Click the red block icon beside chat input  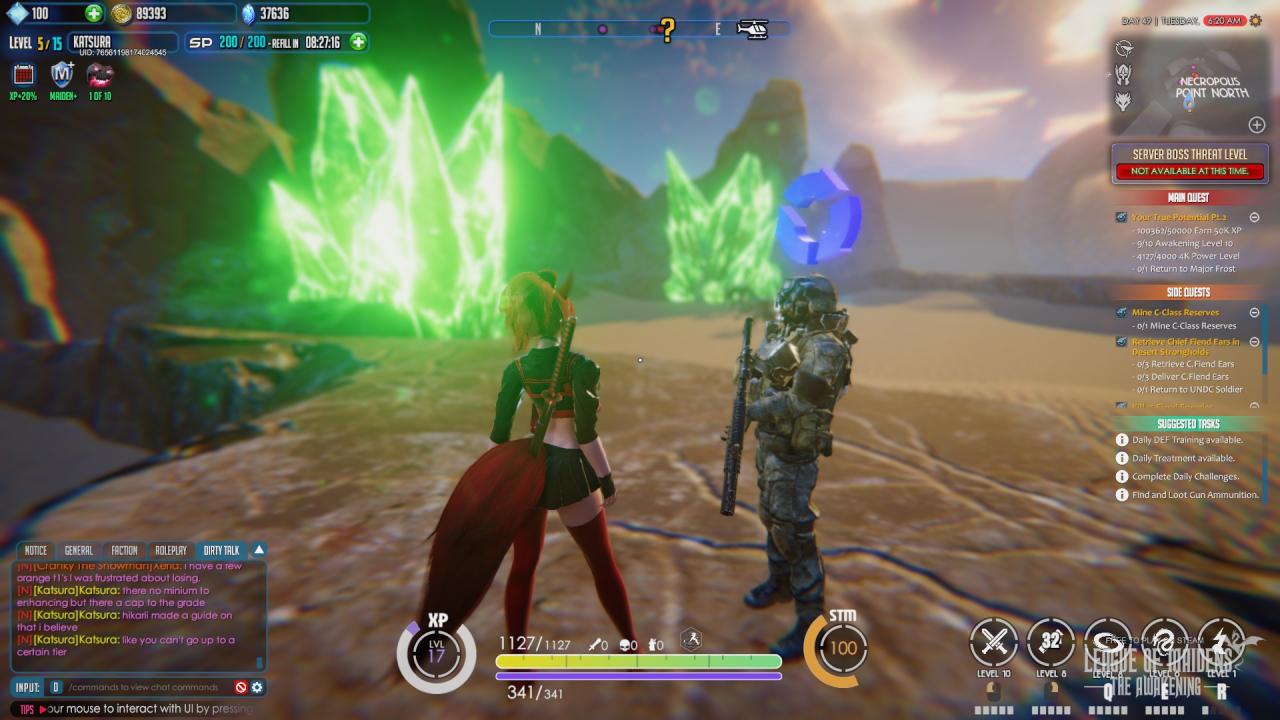pos(241,688)
